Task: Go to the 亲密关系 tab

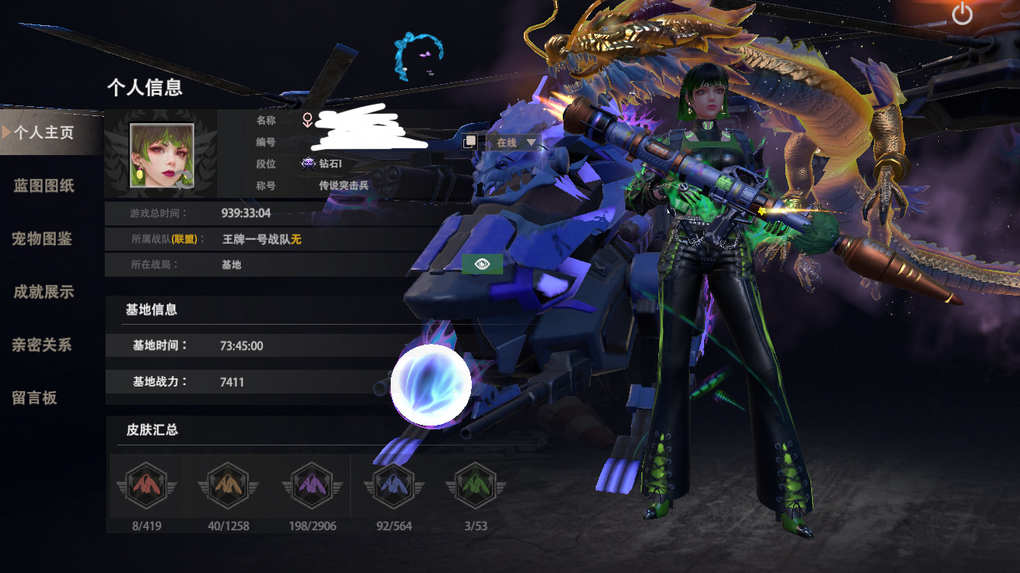Action: [42, 345]
